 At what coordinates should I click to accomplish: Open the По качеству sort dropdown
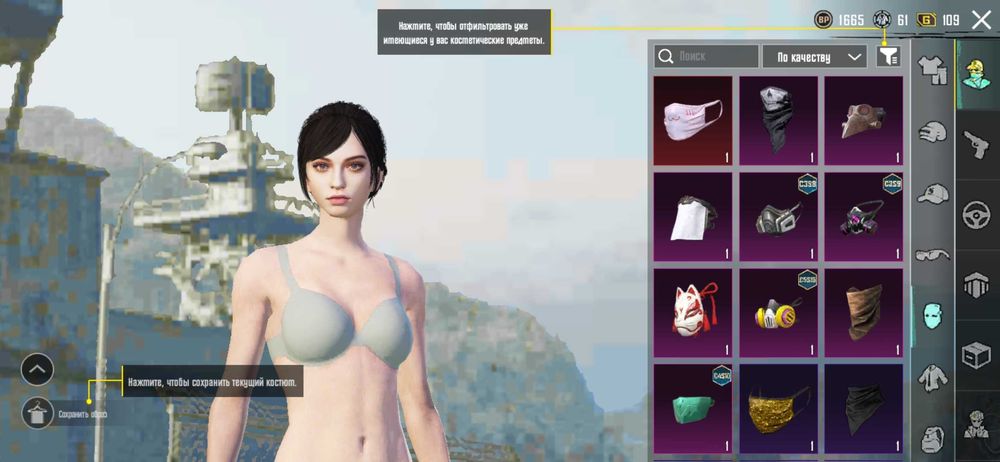tap(814, 57)
